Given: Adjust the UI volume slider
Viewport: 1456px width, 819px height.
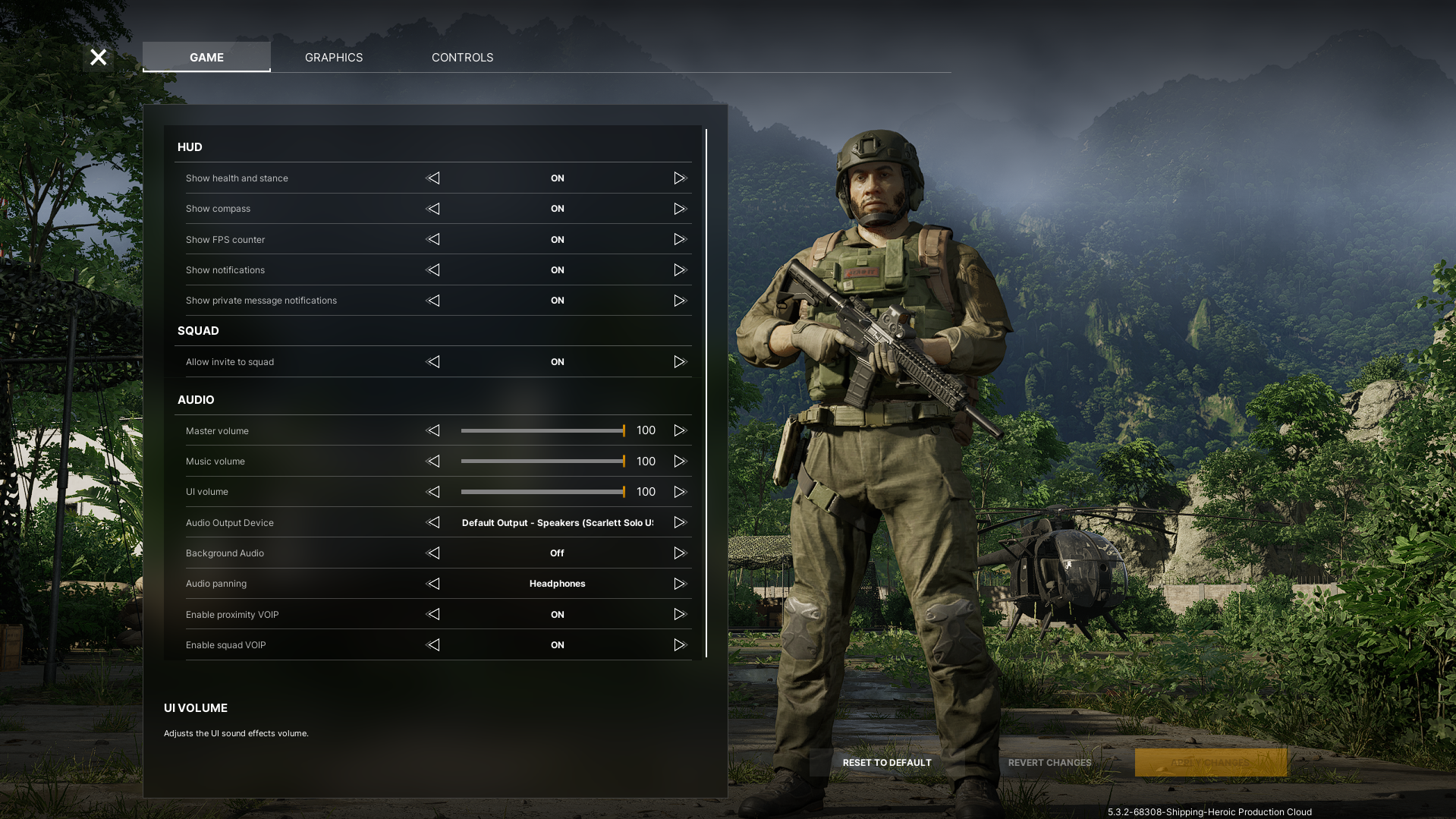Looking at the screenshot, I should (542, 492).
